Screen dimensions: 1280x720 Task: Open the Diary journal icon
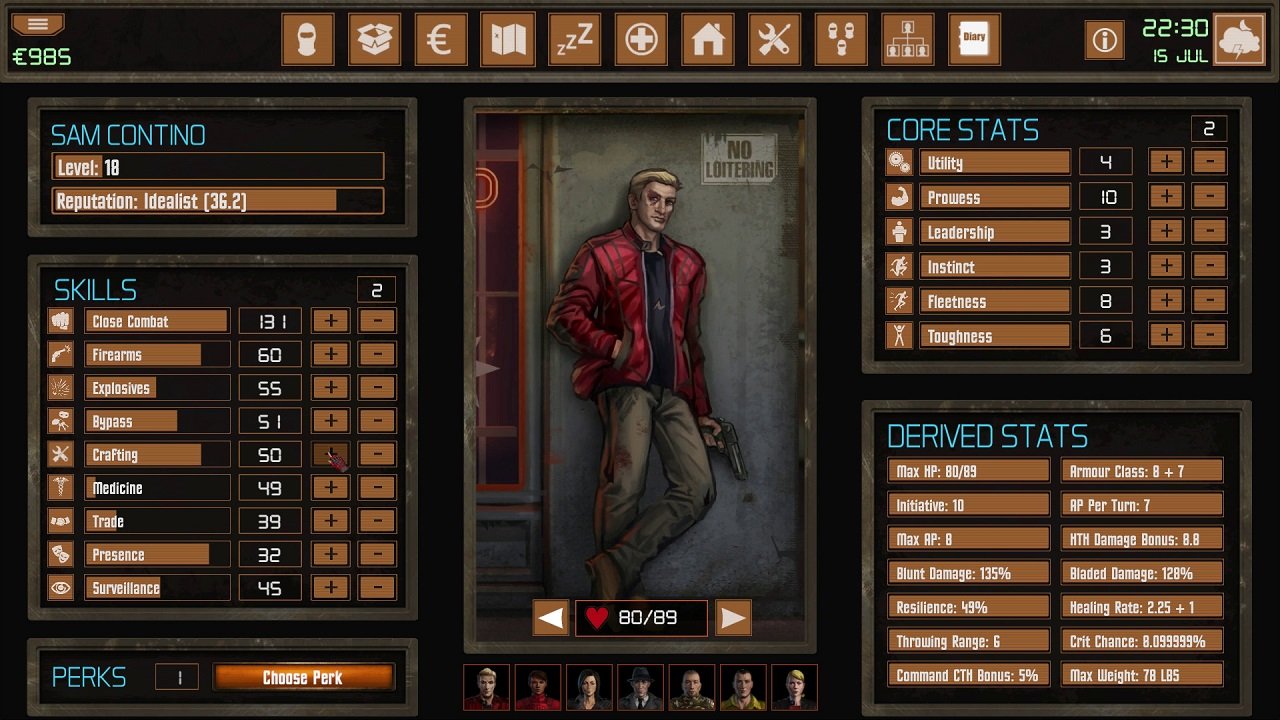pyautogui.click(x=974, y=39)
